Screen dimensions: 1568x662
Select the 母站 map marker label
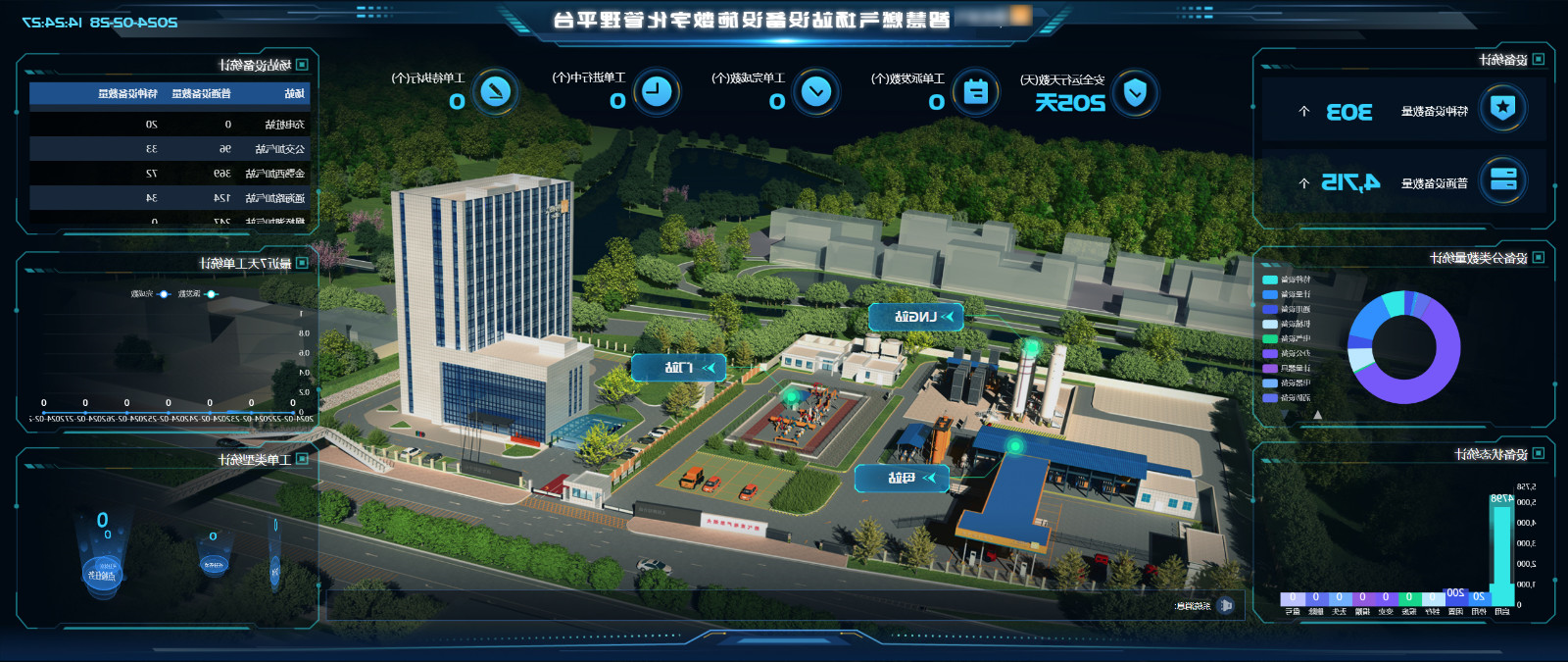pyautogui.click(x=902, y=478)
